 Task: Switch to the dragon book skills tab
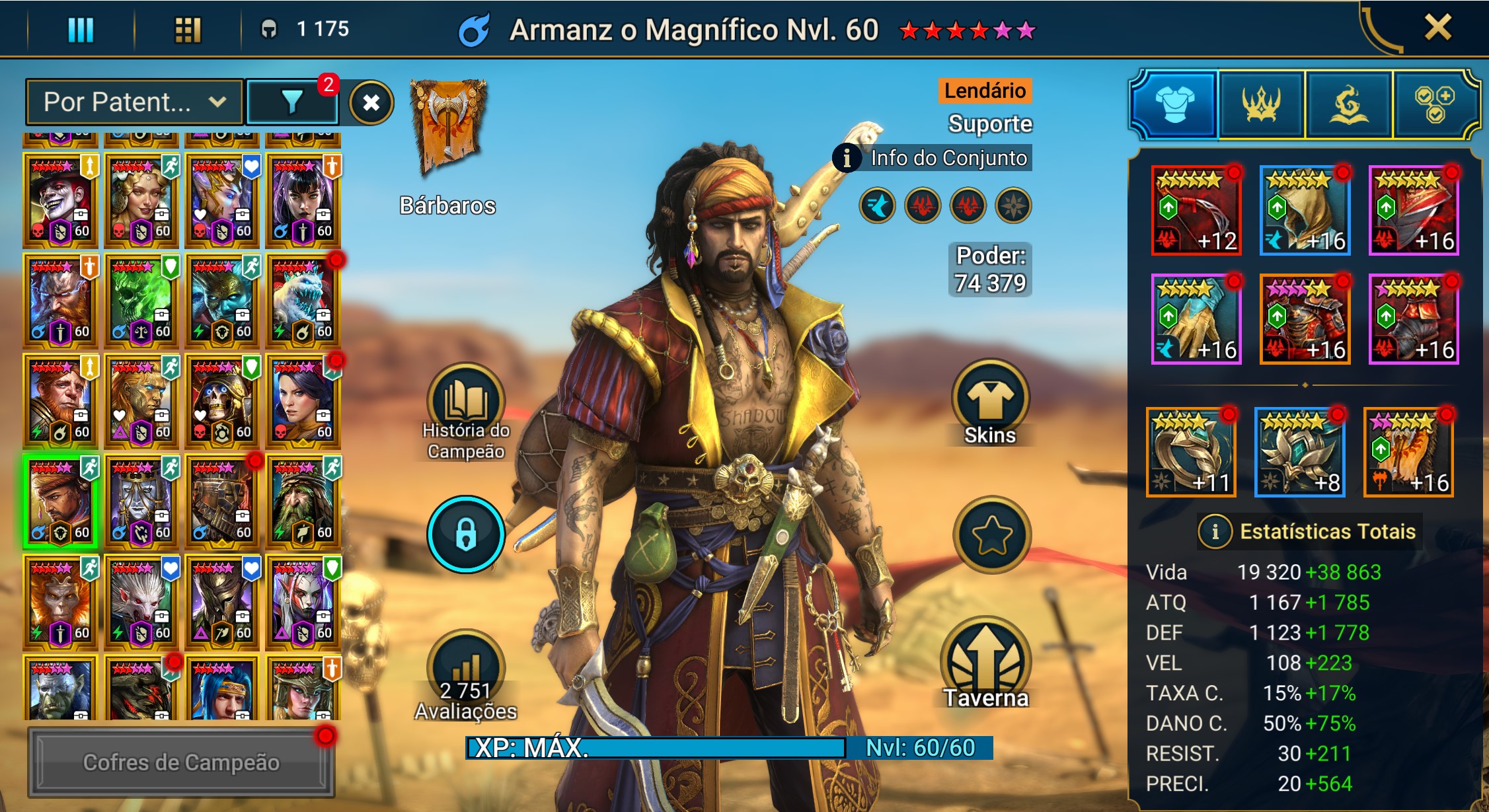click(1348, 104)
